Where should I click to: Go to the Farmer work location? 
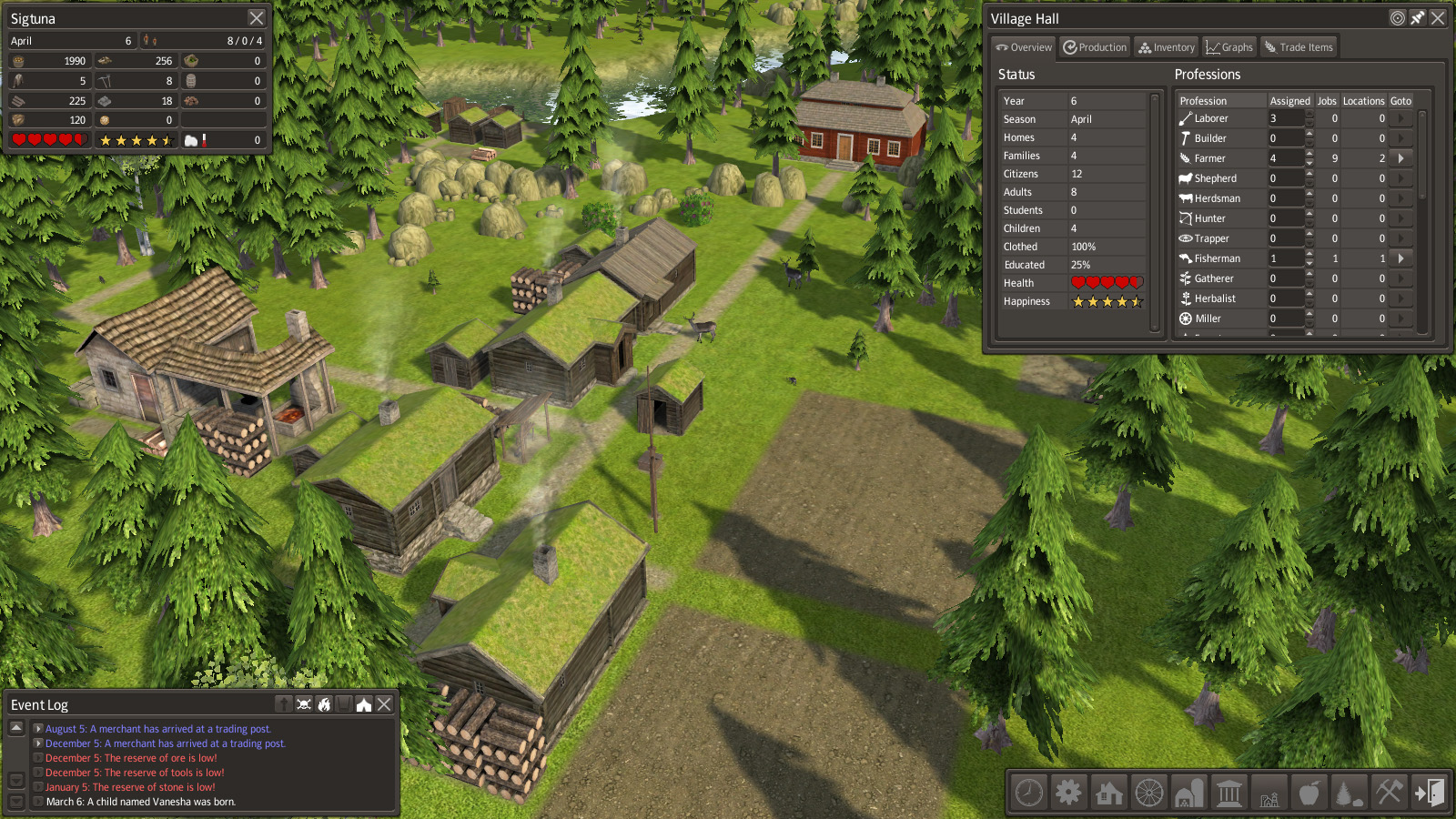coord(1401,158)
